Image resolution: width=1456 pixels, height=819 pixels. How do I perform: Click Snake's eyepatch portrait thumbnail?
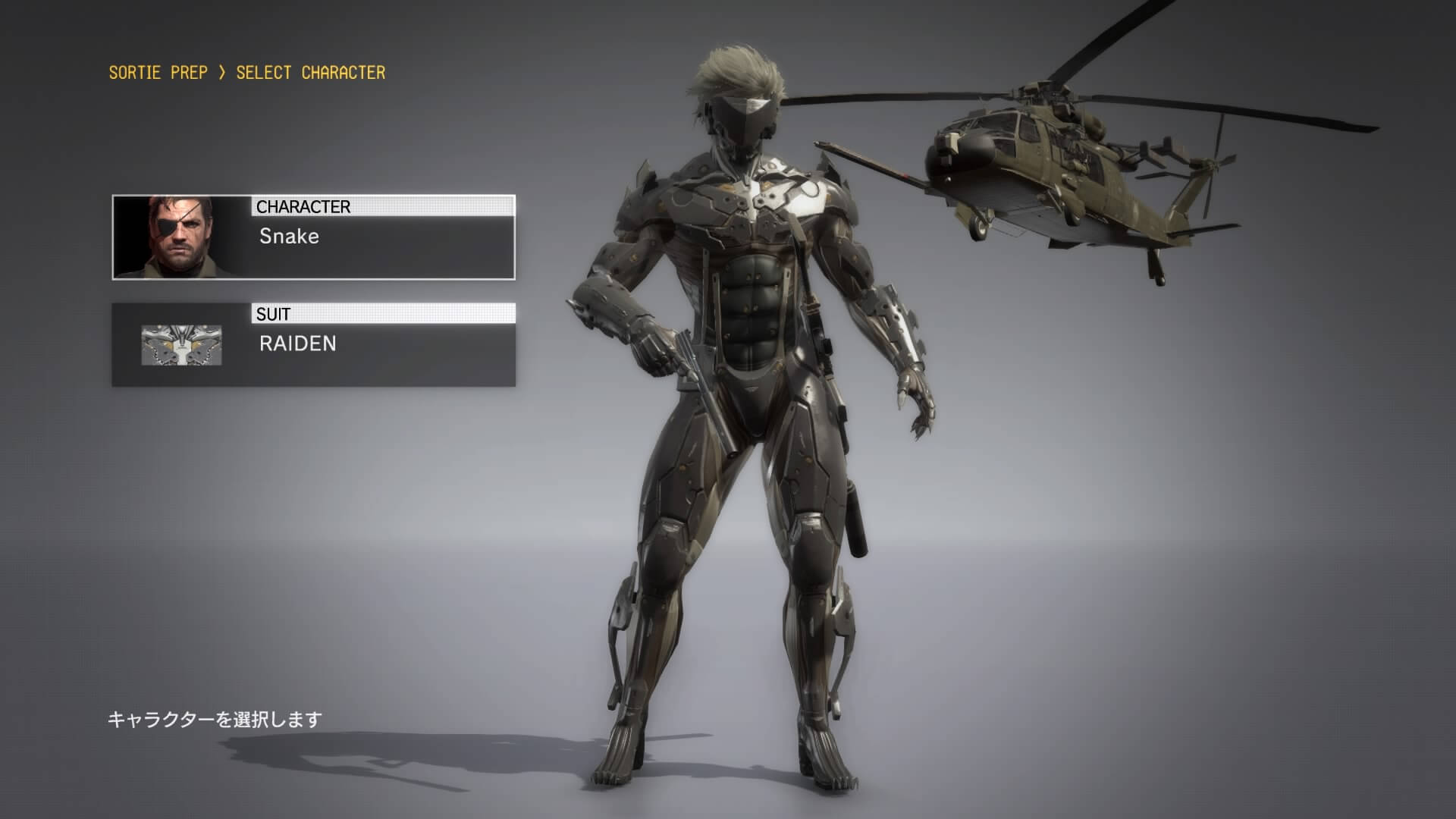pyautogui.click(x=182, y=237)
